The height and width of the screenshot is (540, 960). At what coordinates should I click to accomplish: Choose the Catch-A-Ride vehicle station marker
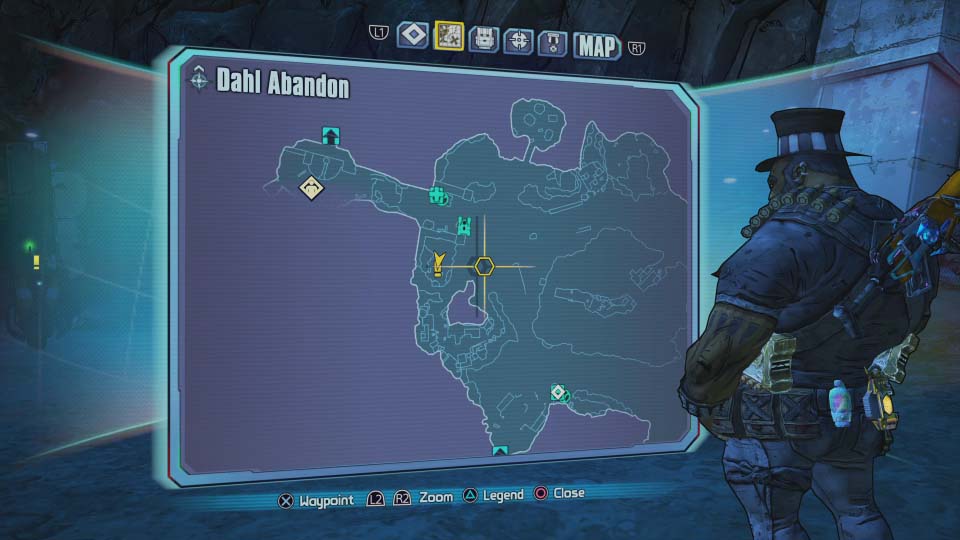(464, 225)
